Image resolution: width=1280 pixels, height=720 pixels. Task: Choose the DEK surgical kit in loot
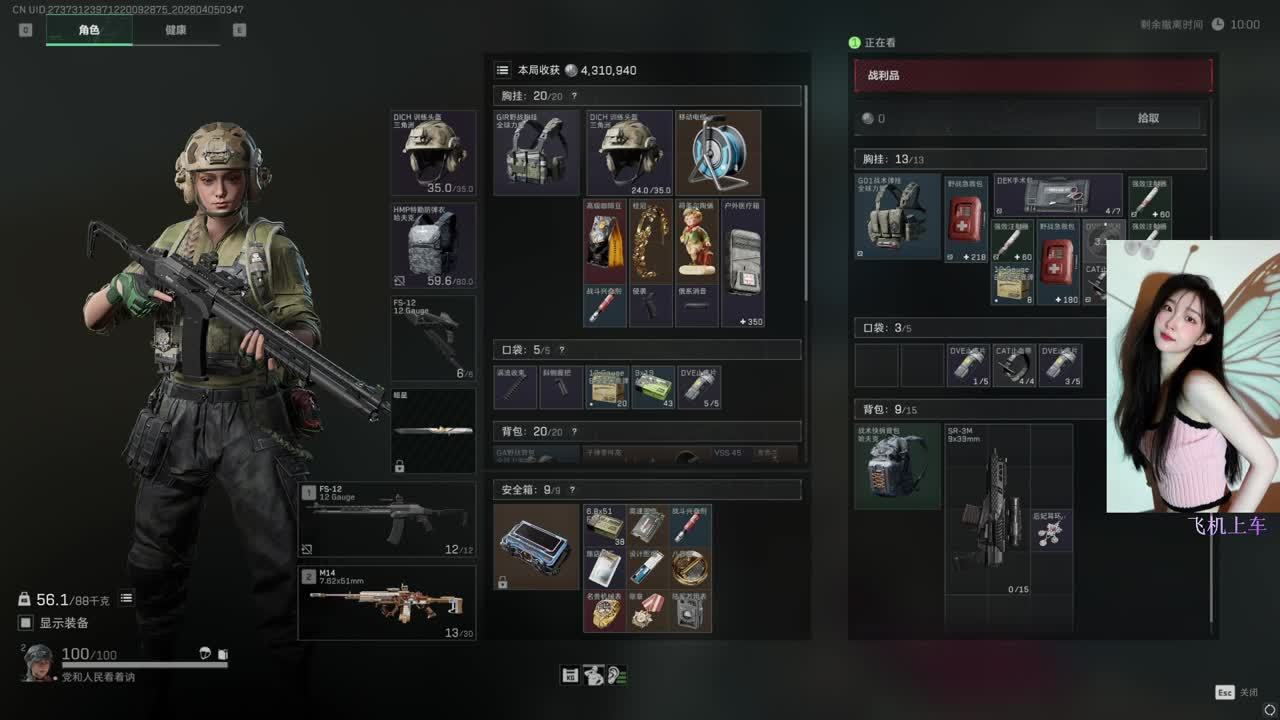click(x=1057, y=195)
